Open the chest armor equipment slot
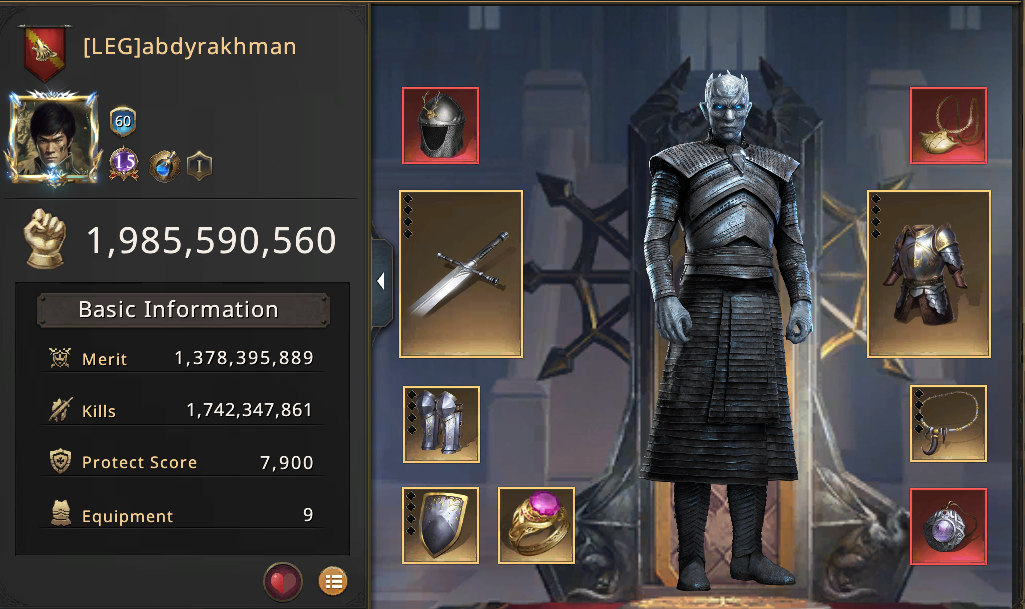 928,273
